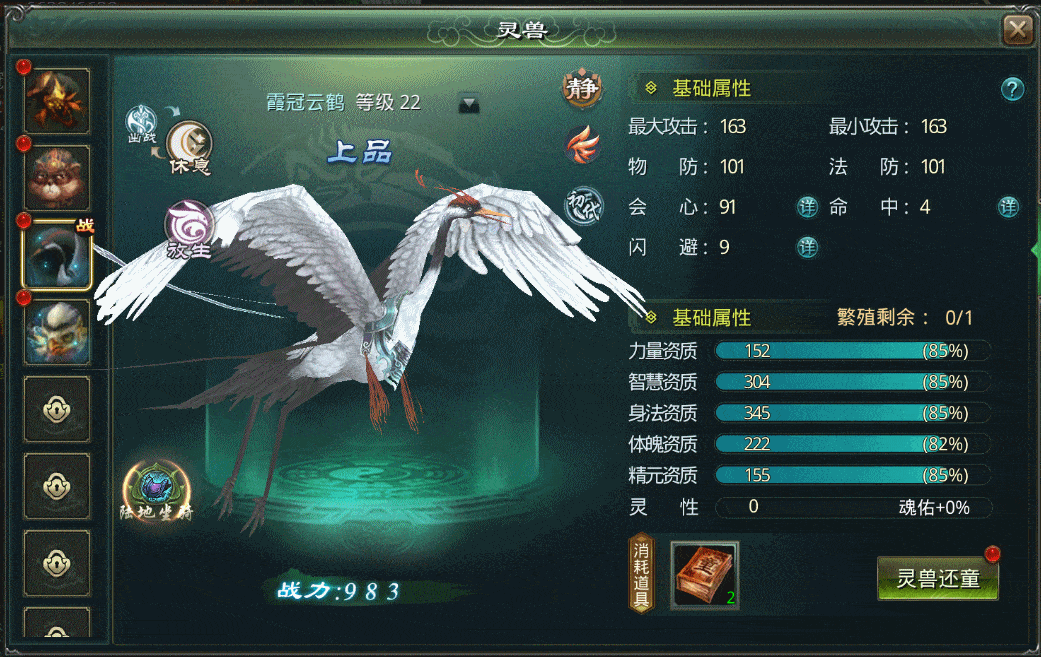Pick the owl-faced pet thumbnail
1041x657 pixels.
[x=57, y=331]
